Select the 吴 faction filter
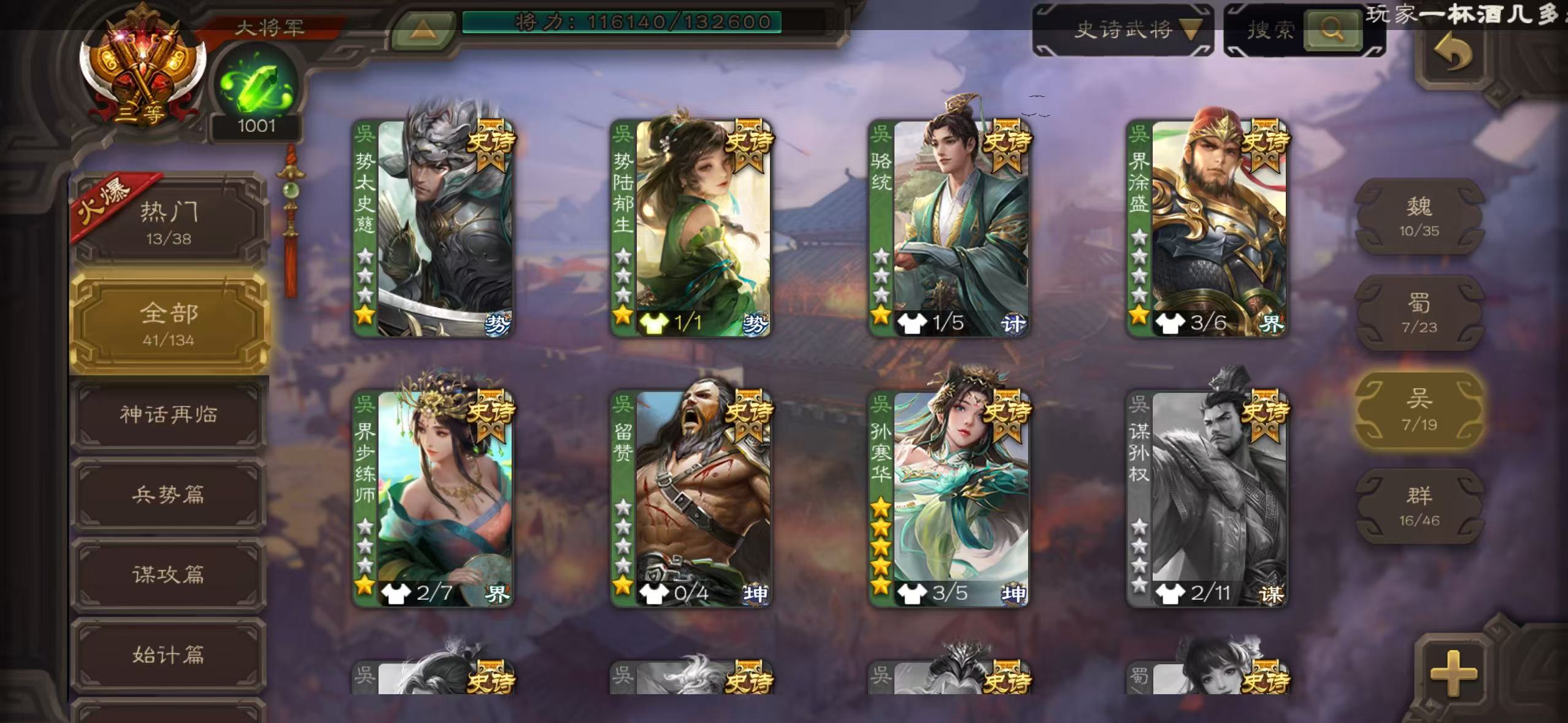Viewport: 1568px width, 723px height. tap(1419, 410)
